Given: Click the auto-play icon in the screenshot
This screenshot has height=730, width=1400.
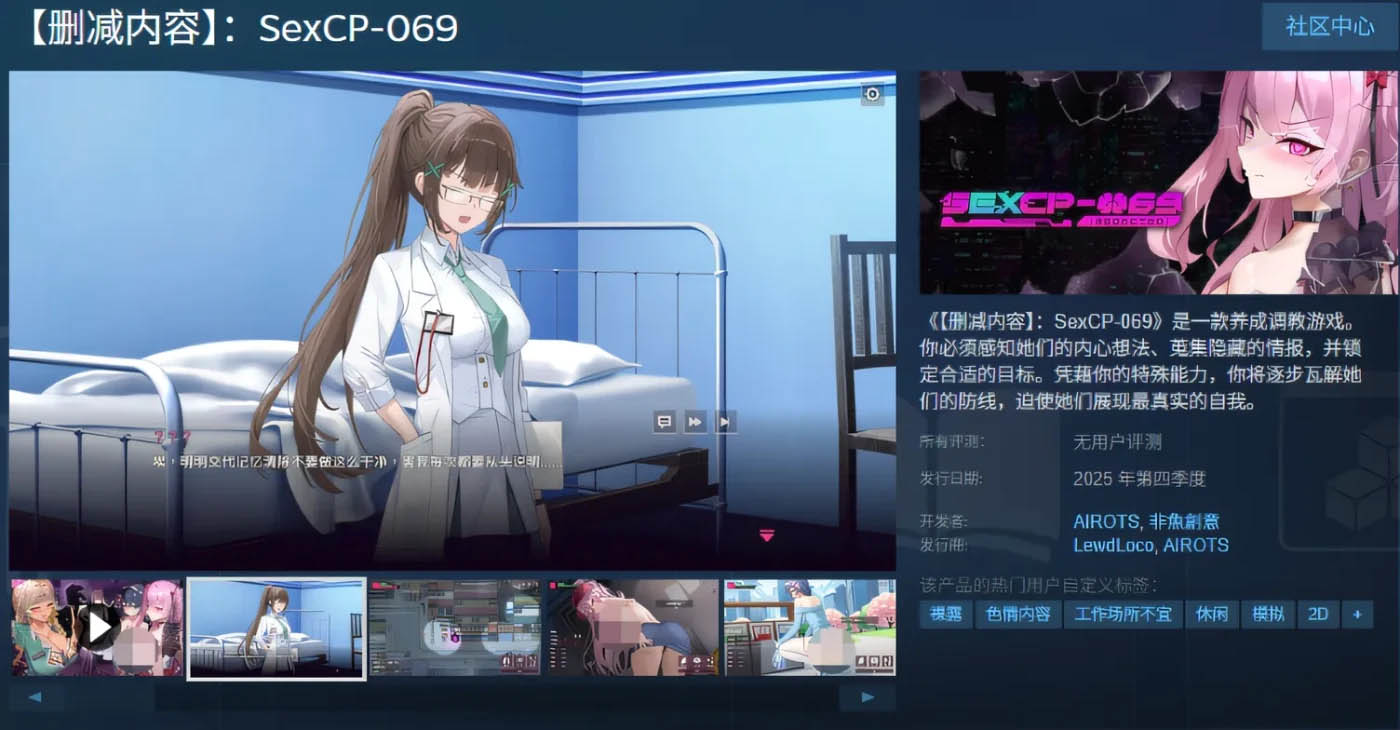Looking at the screenshot, I should pyautogui.click(x=724, y=422).
